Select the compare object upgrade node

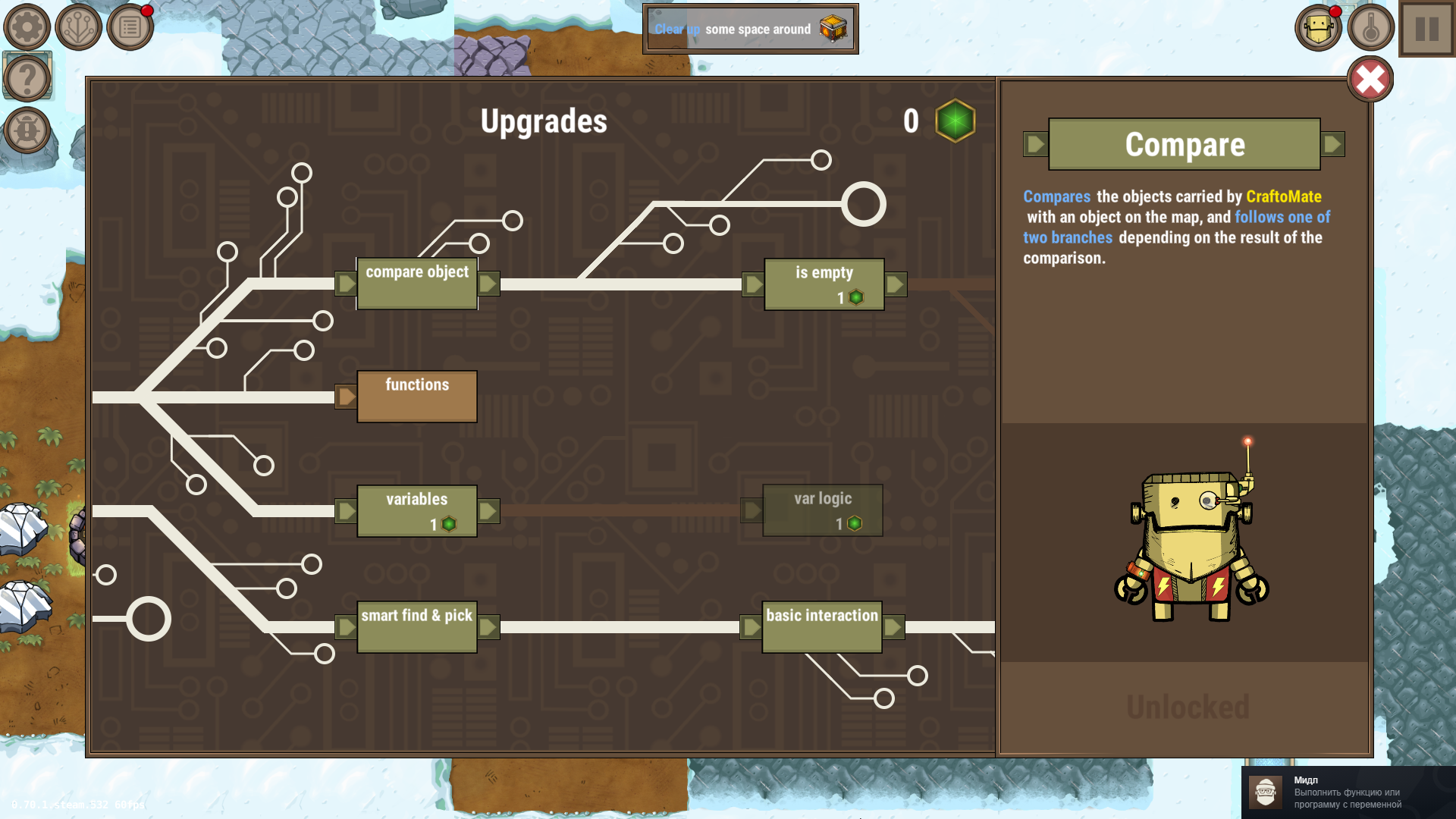(x=417, y=282)
